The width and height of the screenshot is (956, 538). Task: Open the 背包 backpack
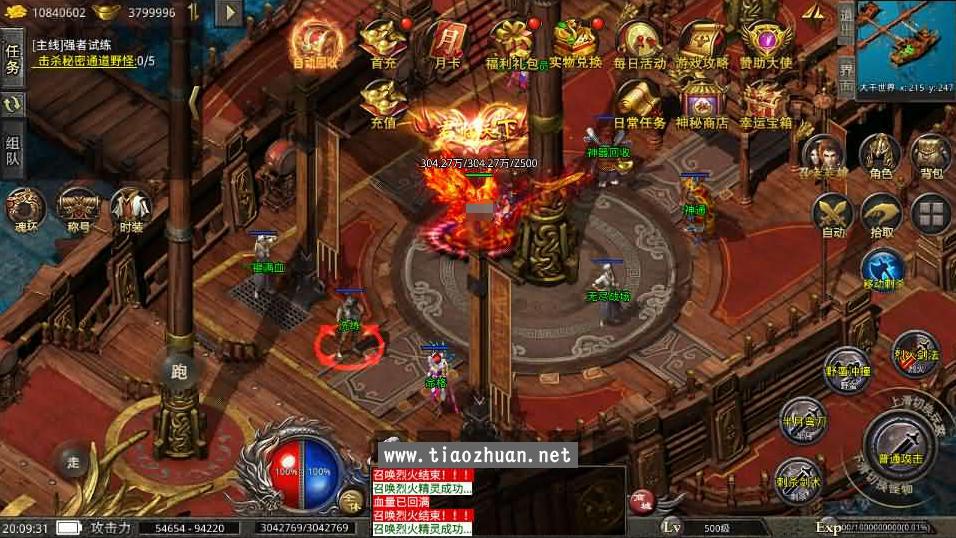point(931,155)
